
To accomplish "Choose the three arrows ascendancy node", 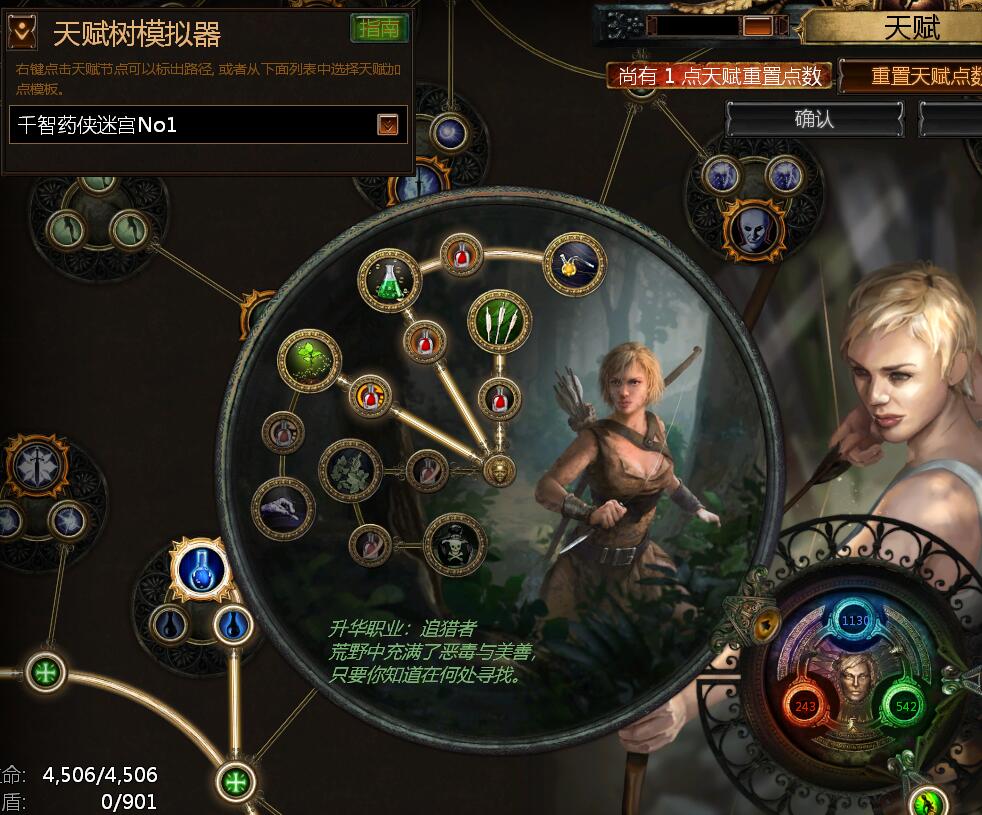I will 499,321.
